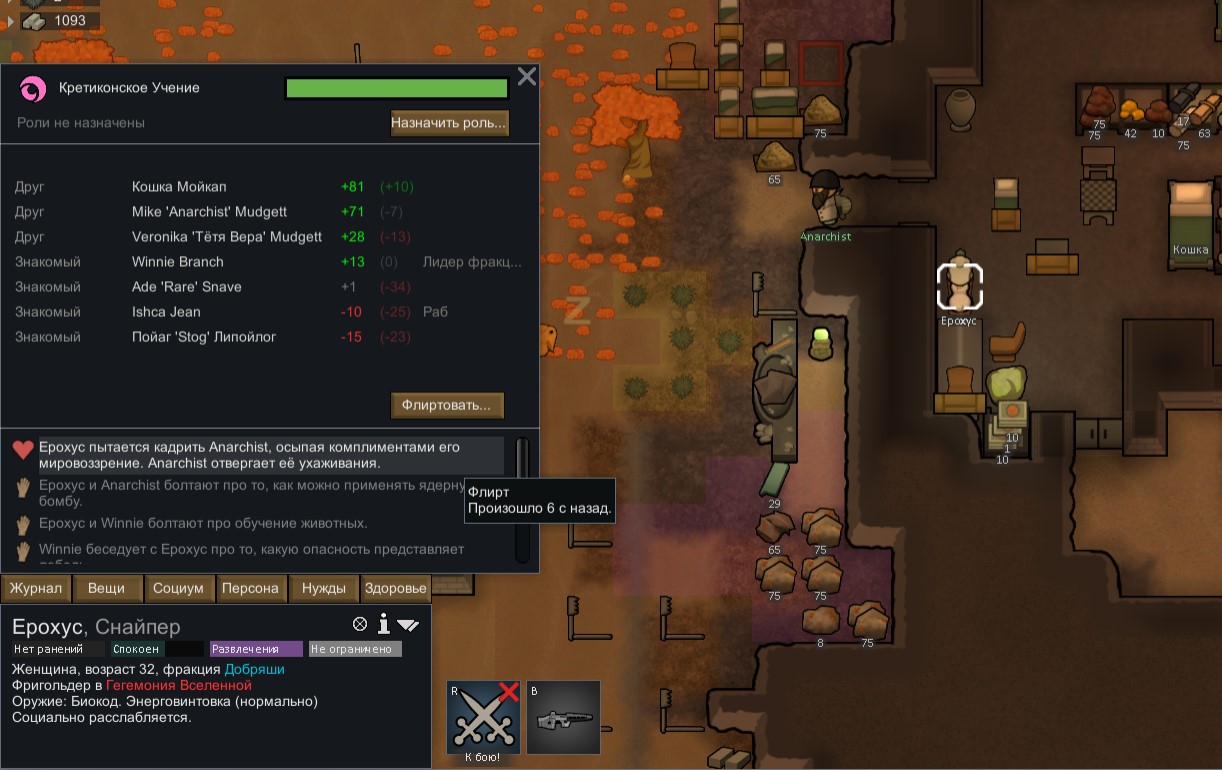Open the Журнал tab
Image resolution: width=1222 pixels, height=770 pixels.
pos(36,588)
